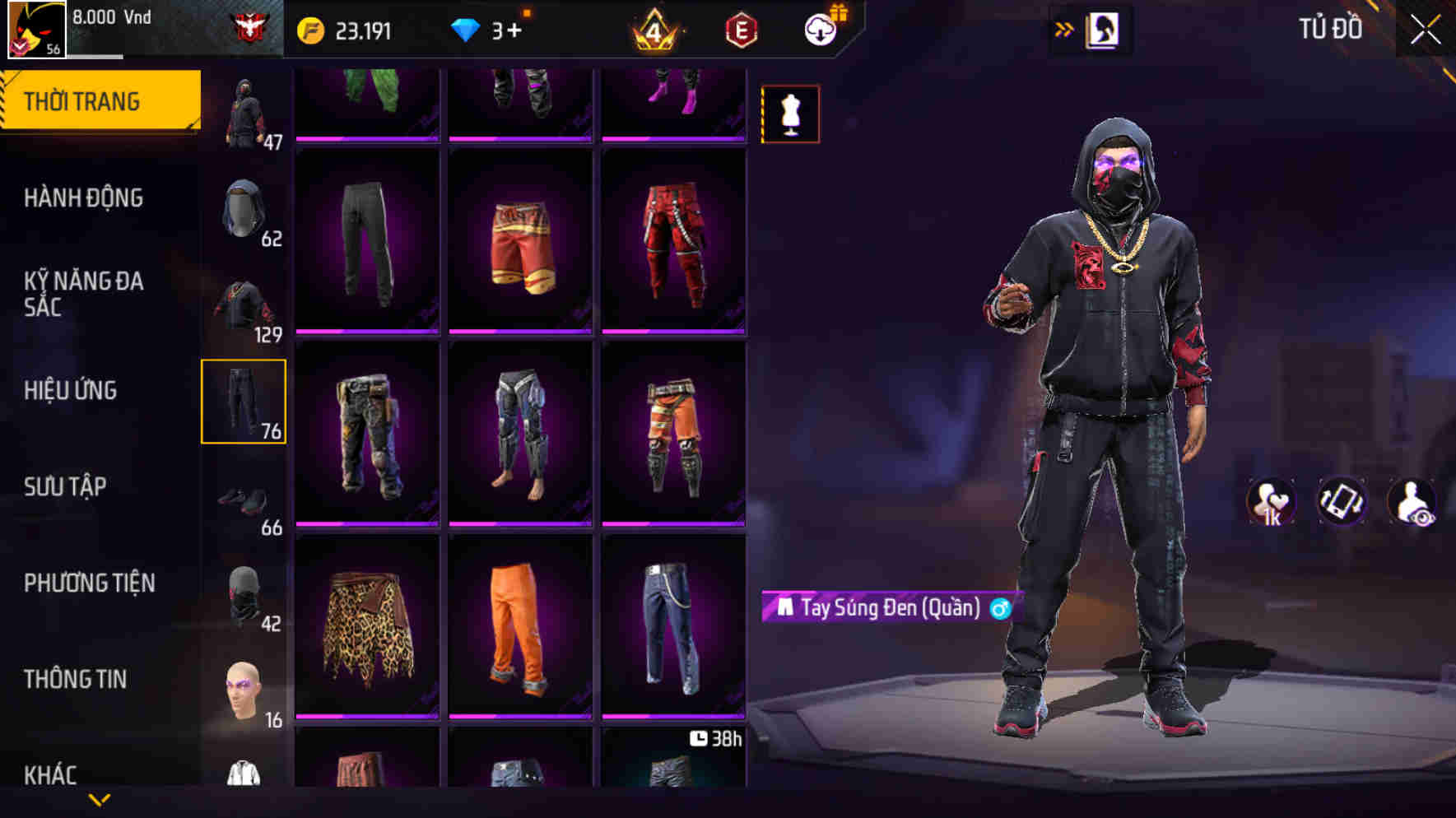Screen dimensions: 1456x818
Task: Click the mannequin display icon
Action: click(788, 114)
